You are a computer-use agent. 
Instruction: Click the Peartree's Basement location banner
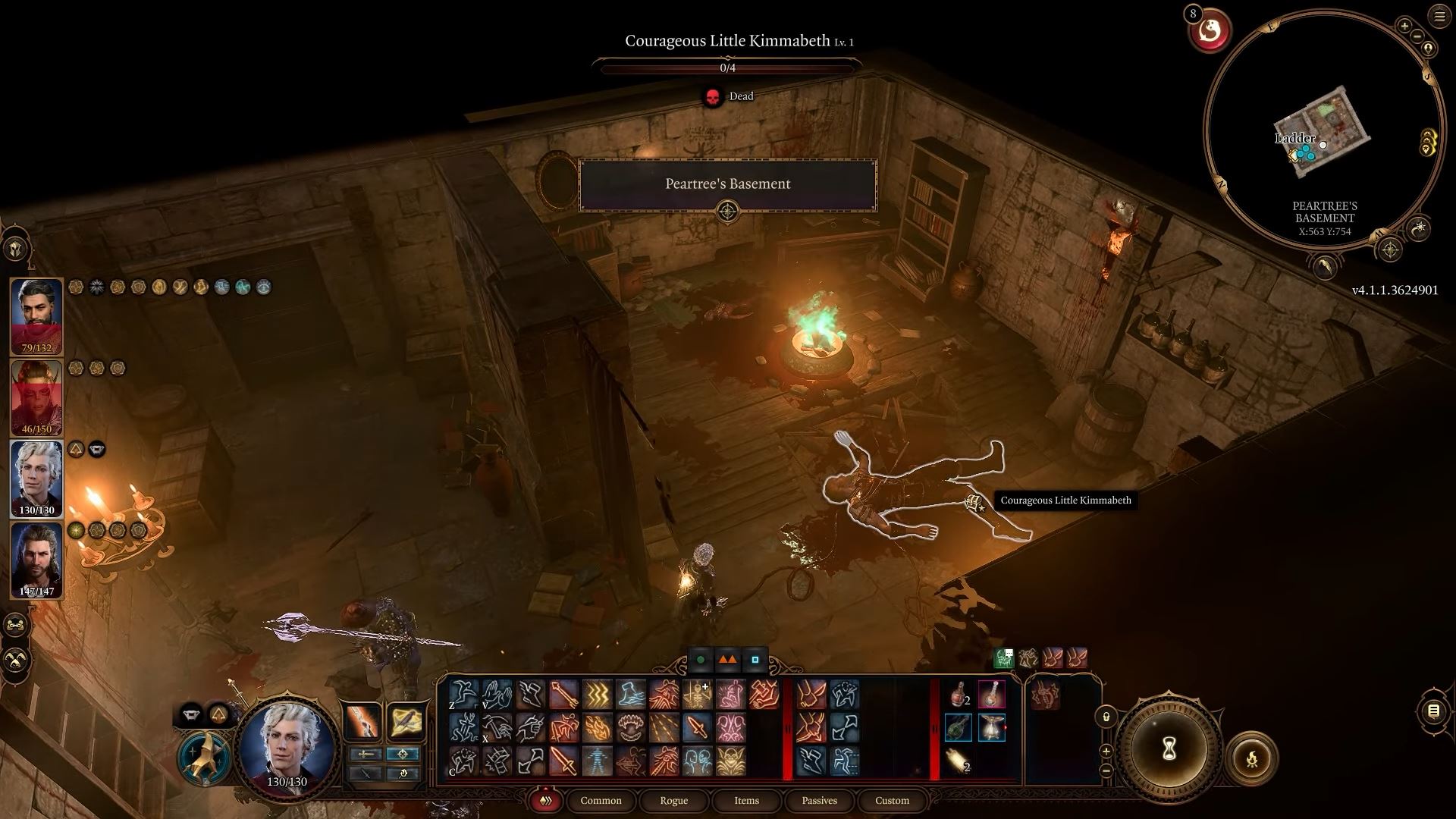727,184
